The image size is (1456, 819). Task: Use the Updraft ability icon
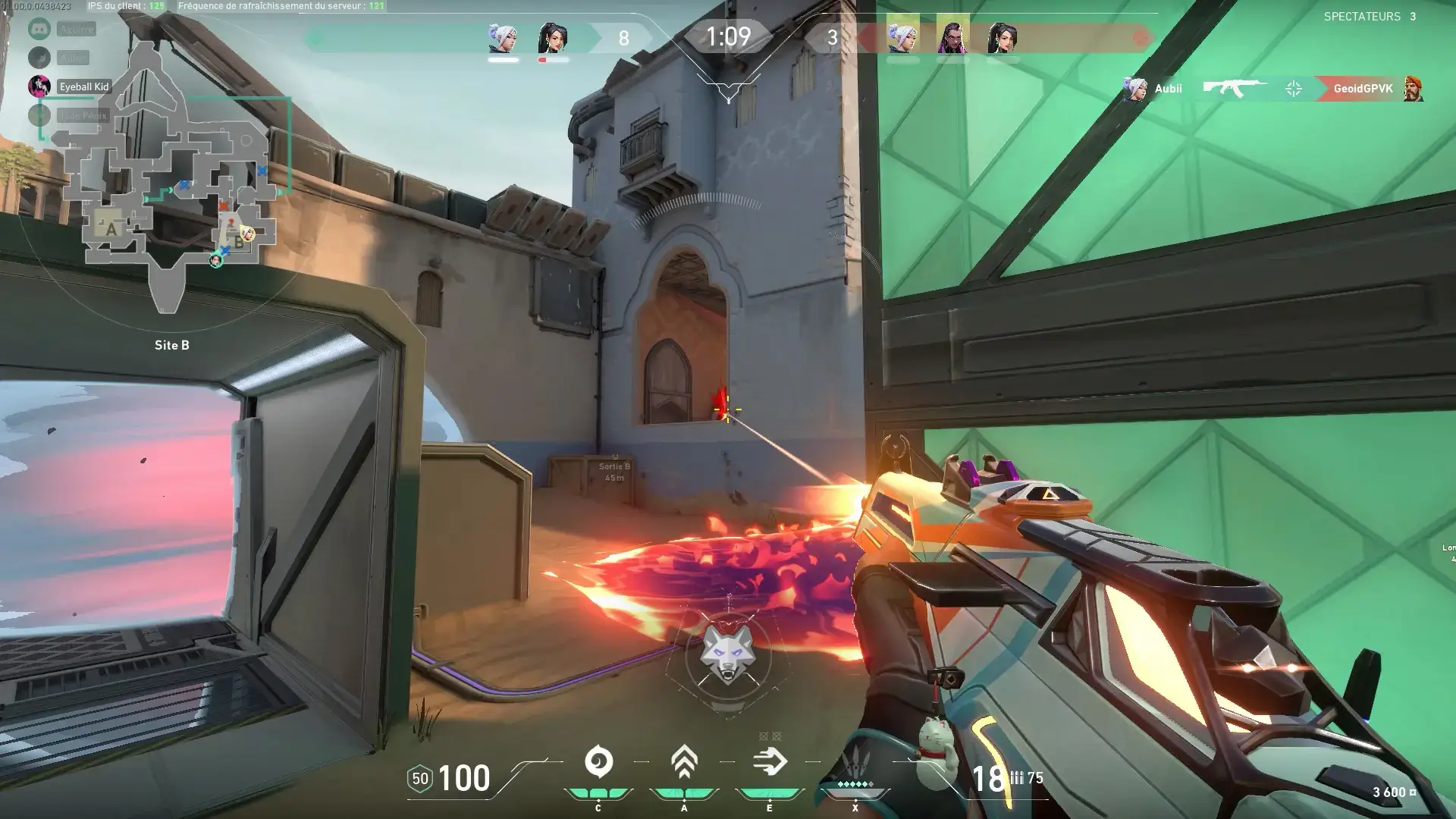click(684, 762)
